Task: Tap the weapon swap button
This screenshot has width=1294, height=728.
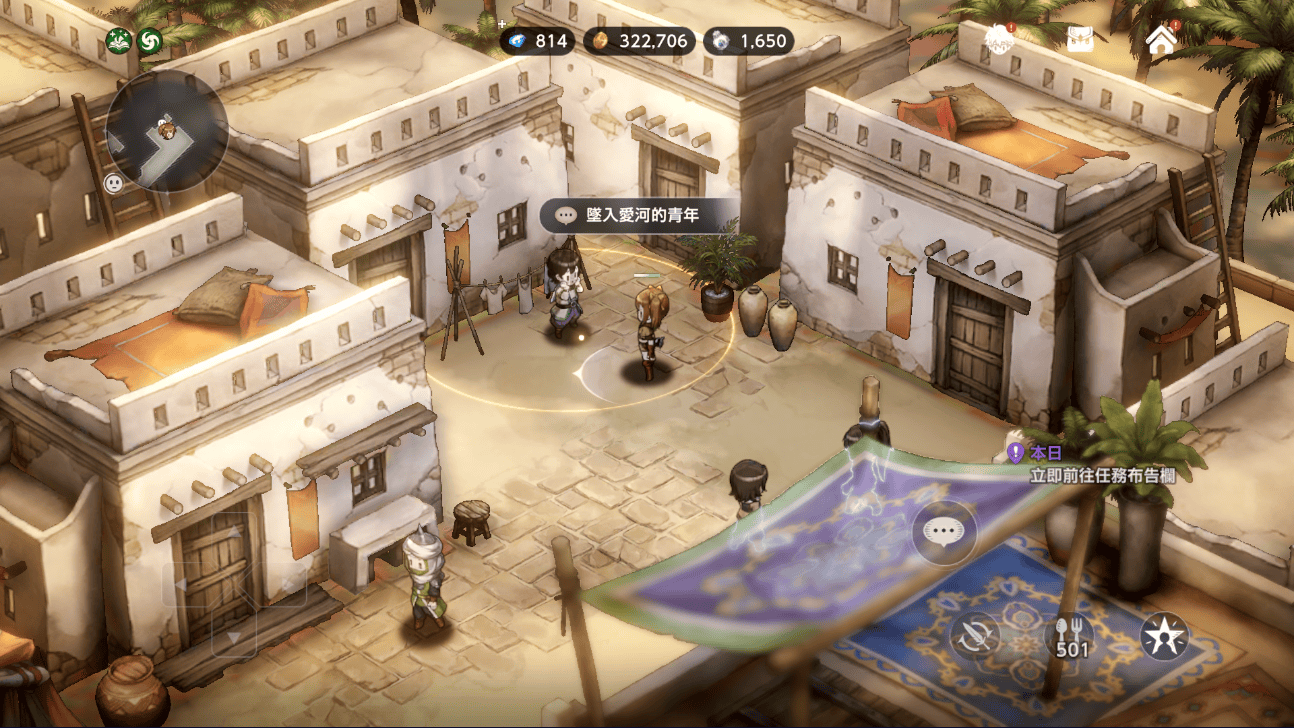Action: pyautogui.click(x=975, y=637)
